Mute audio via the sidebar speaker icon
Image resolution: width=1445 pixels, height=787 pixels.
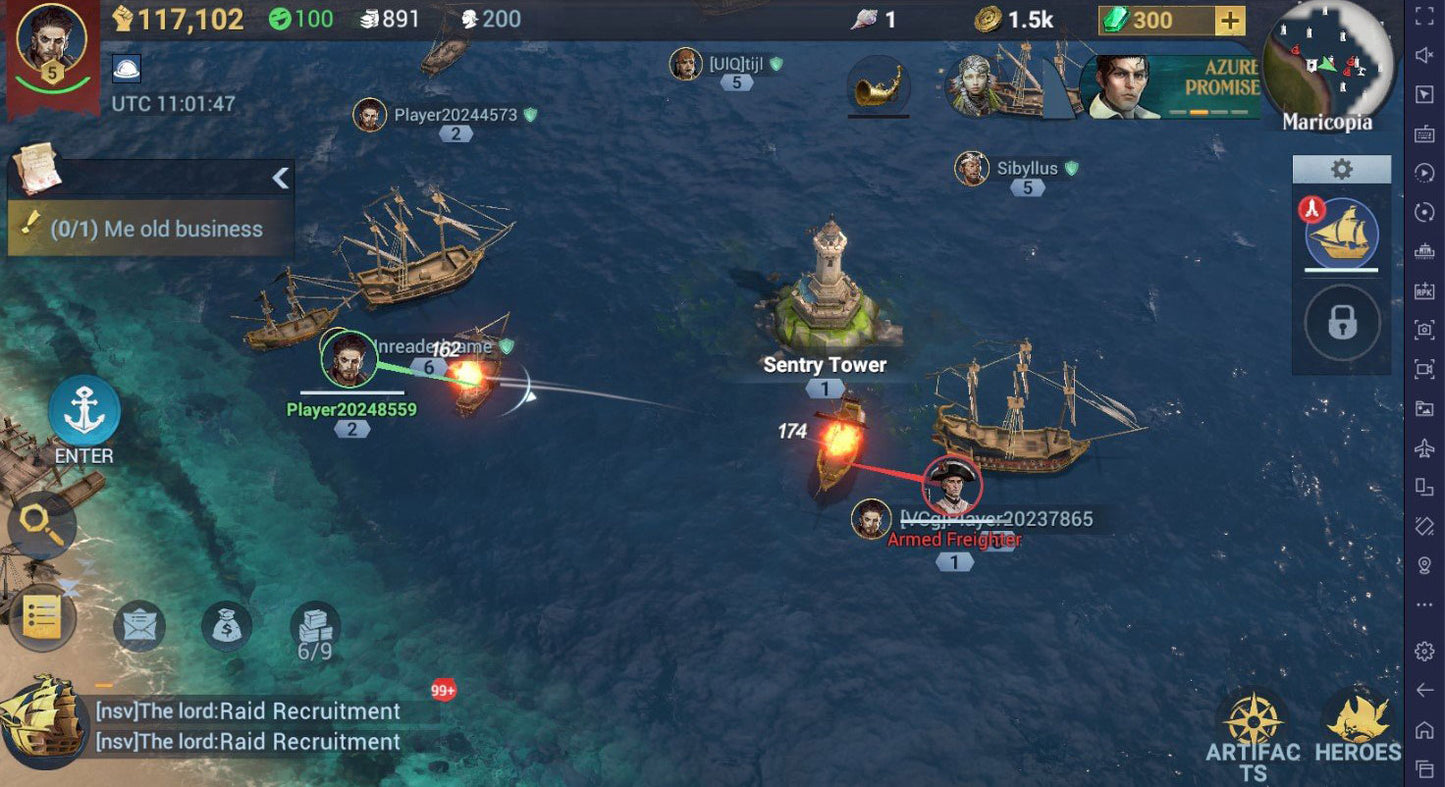1423,55
